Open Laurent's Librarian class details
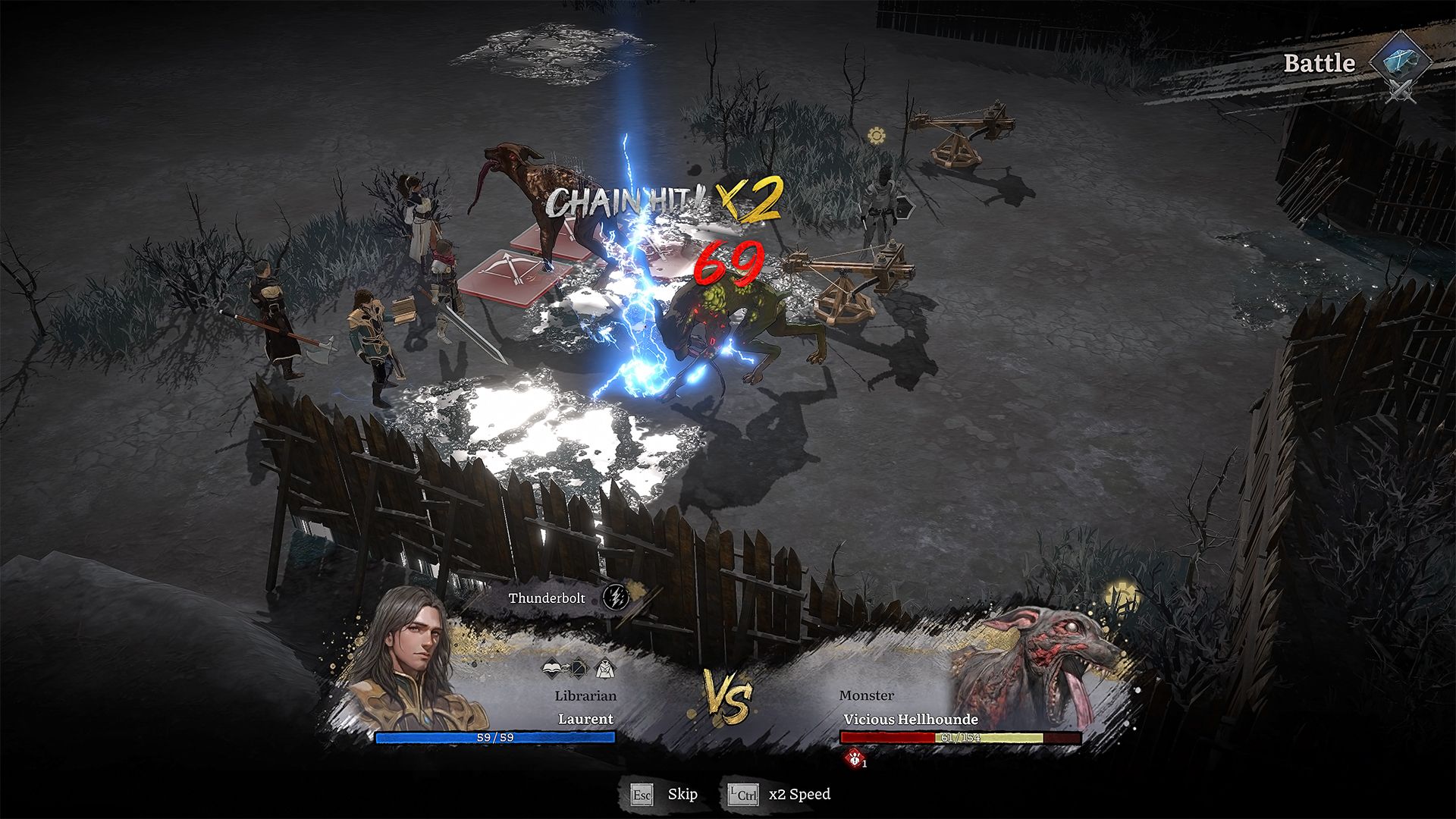Image resolution: width=1456 pixels, height=819 pixels. pos(585,695)
